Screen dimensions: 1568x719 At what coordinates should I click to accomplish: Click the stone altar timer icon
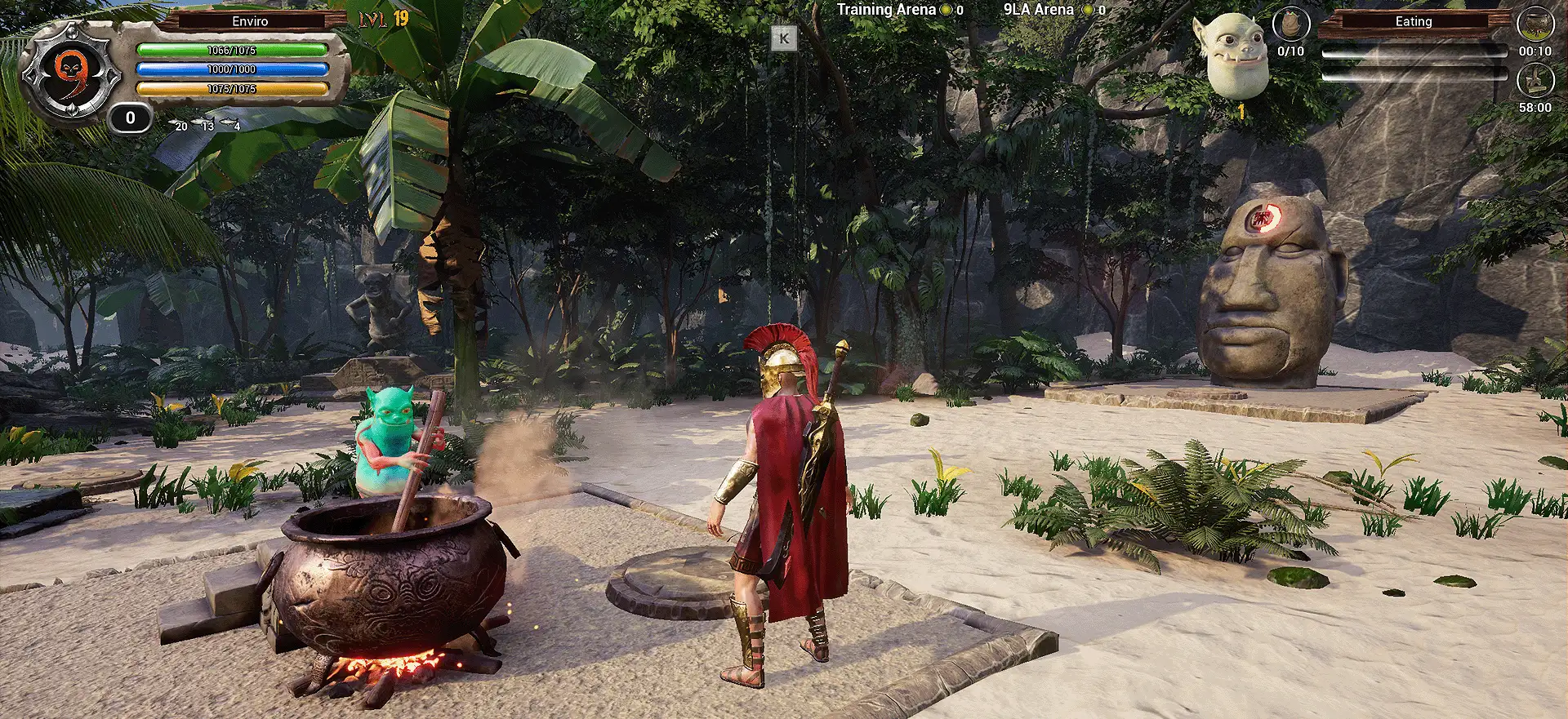click(1535, 82)
